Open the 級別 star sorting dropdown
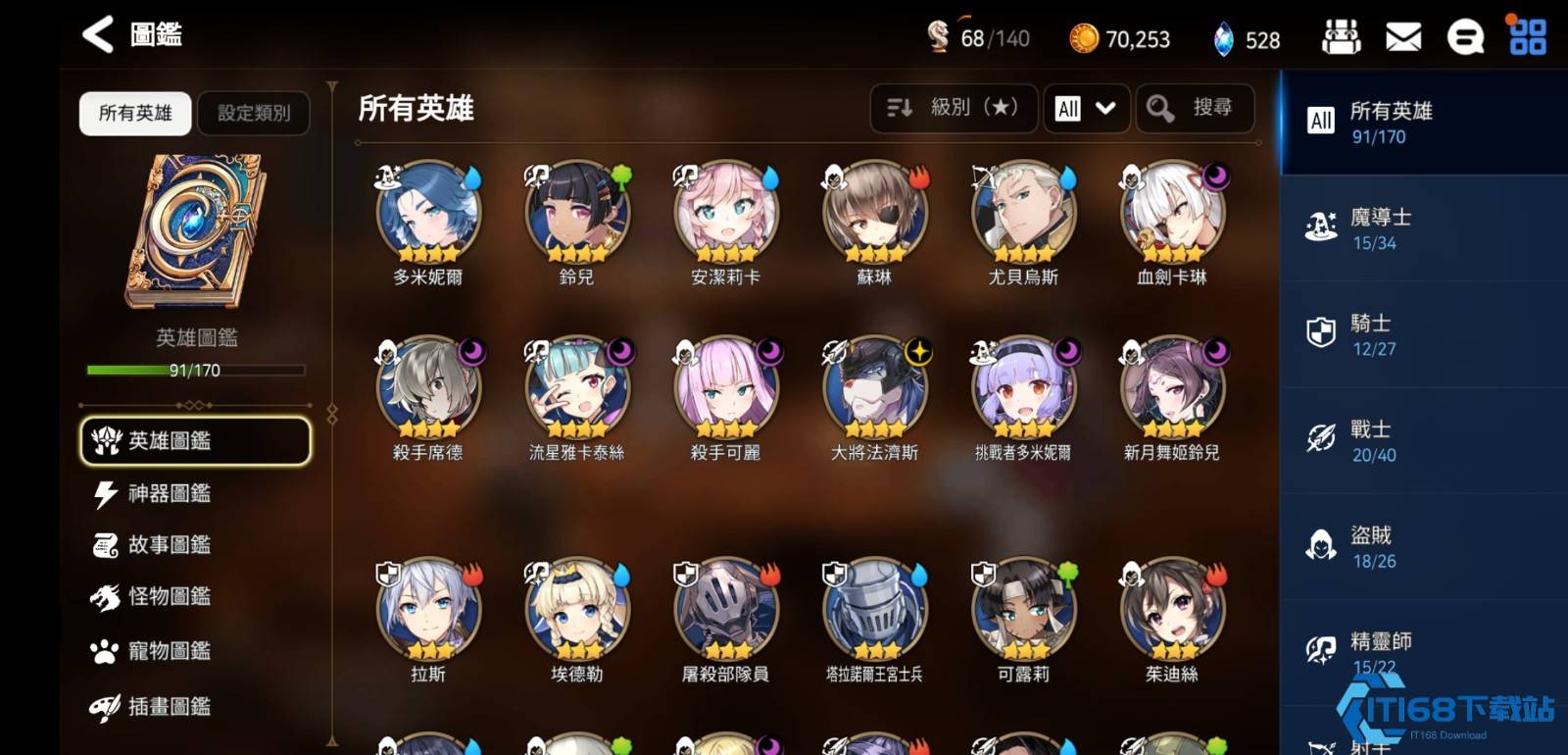1568x755 pixels. click(953, 108)
